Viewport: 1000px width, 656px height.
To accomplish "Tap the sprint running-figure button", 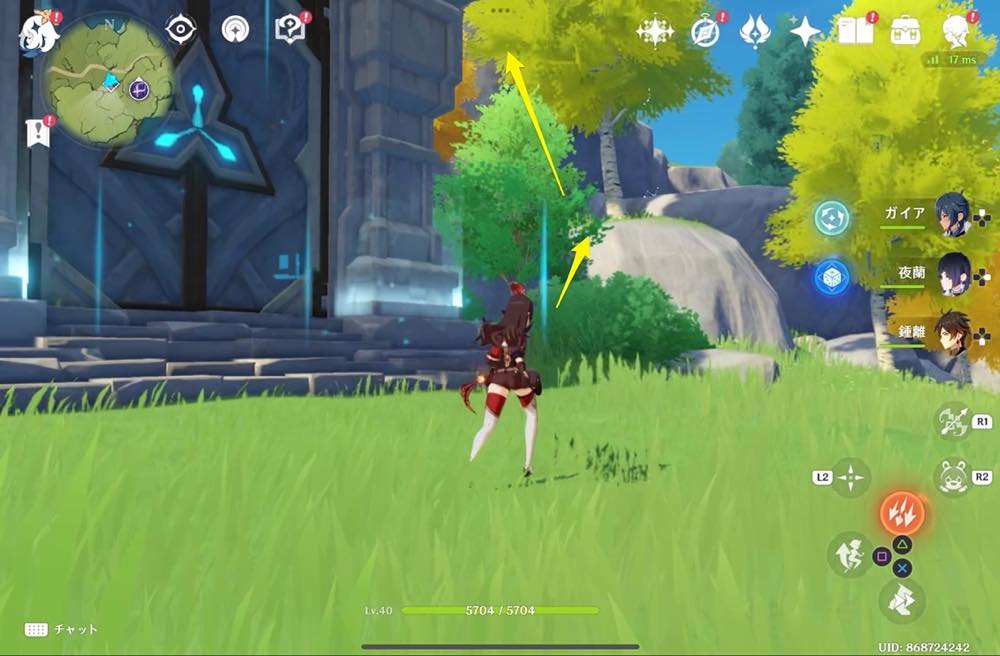I will (848, 553).
